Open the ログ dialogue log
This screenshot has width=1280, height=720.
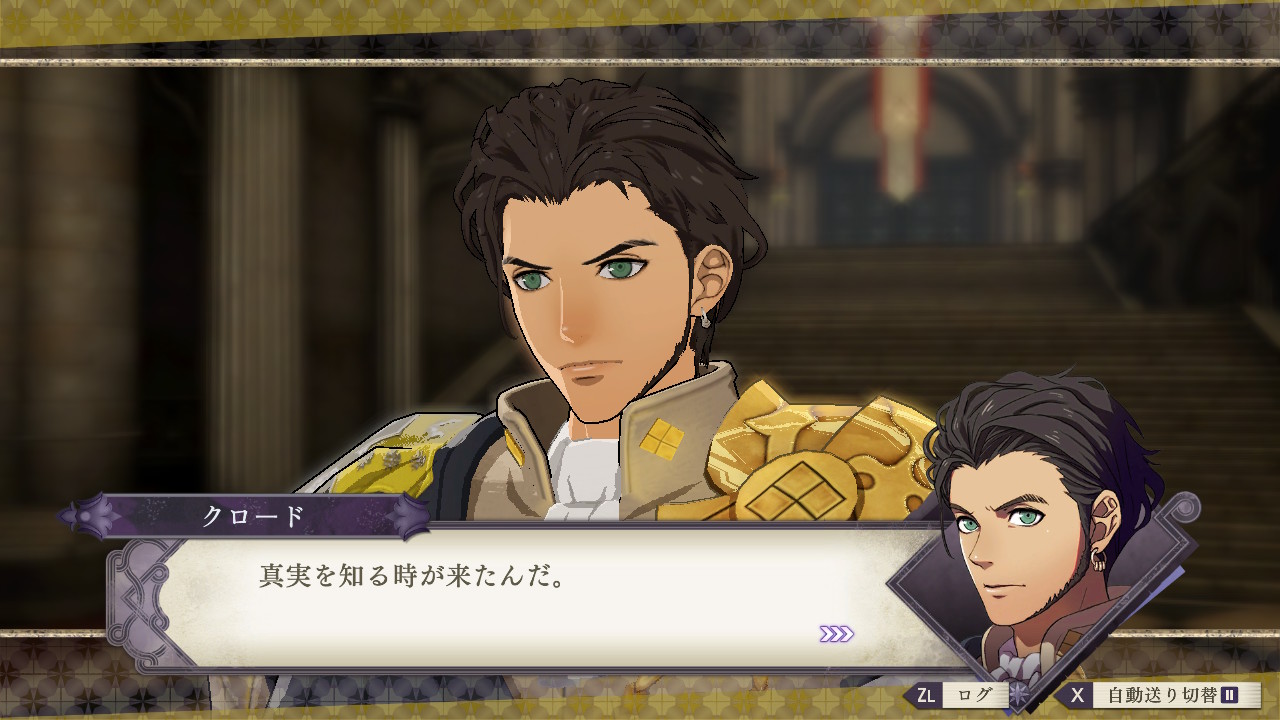pos(958,695)
